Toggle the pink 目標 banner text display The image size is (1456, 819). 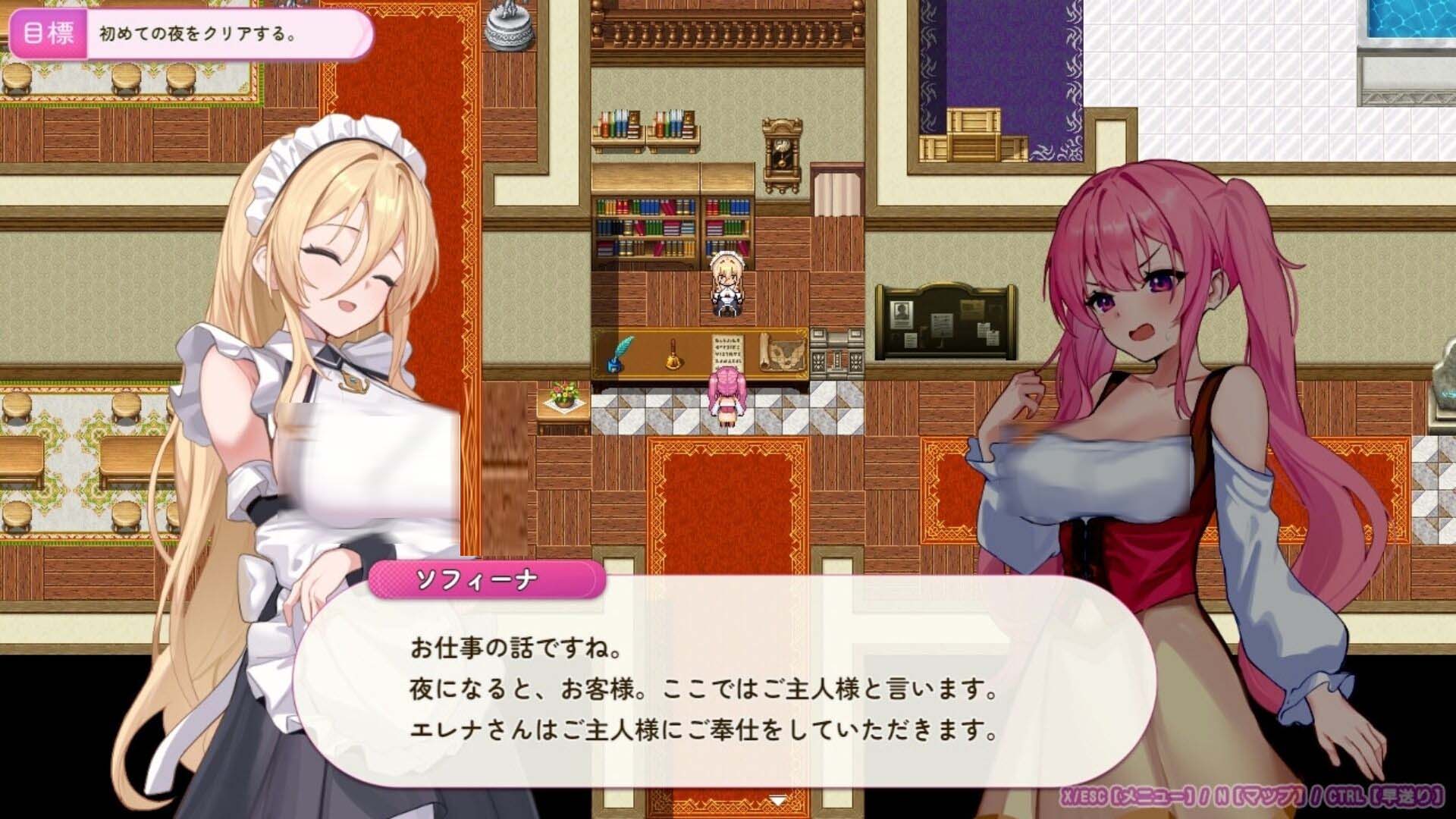point(193,32)
